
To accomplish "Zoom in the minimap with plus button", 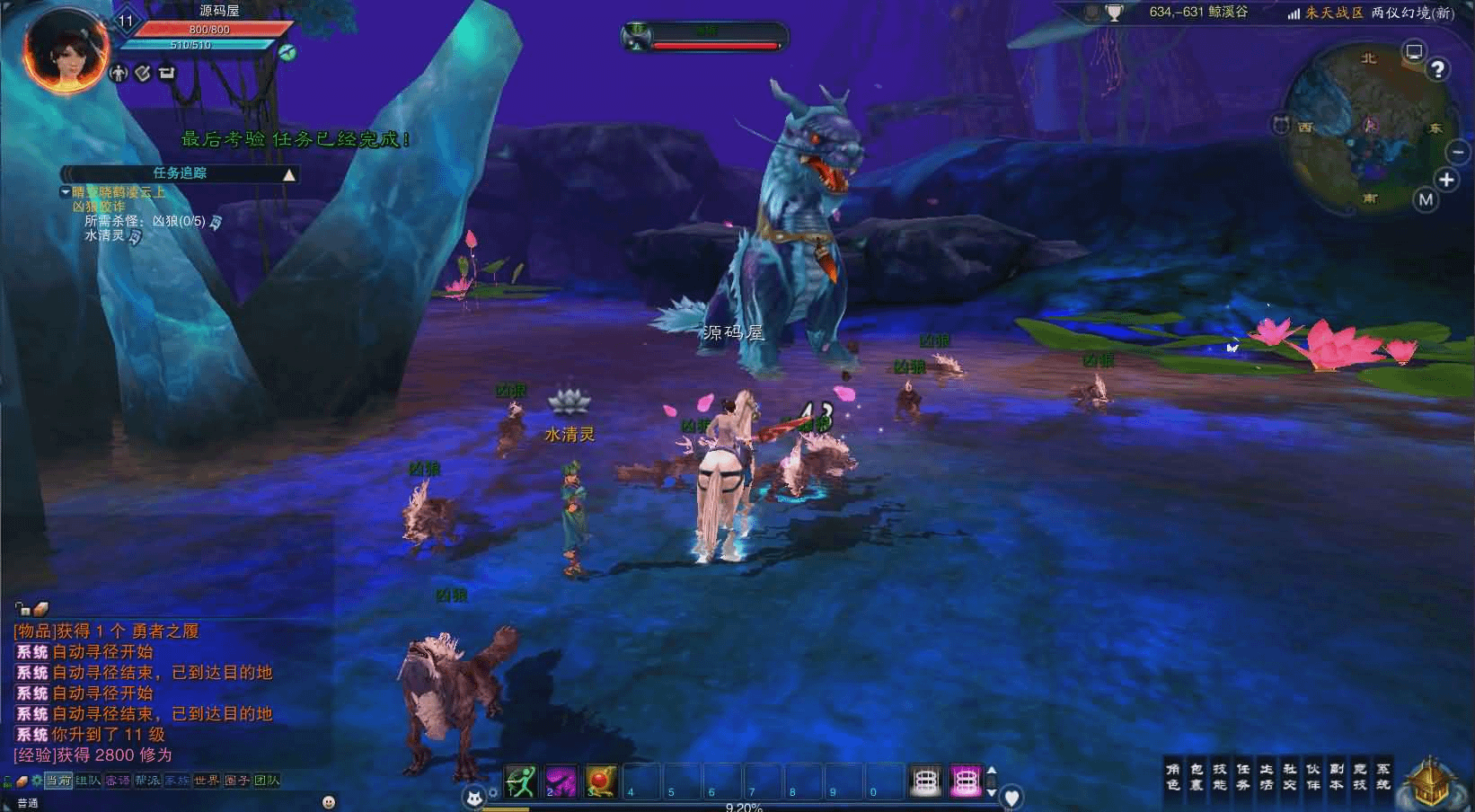I will point(1446,180).
